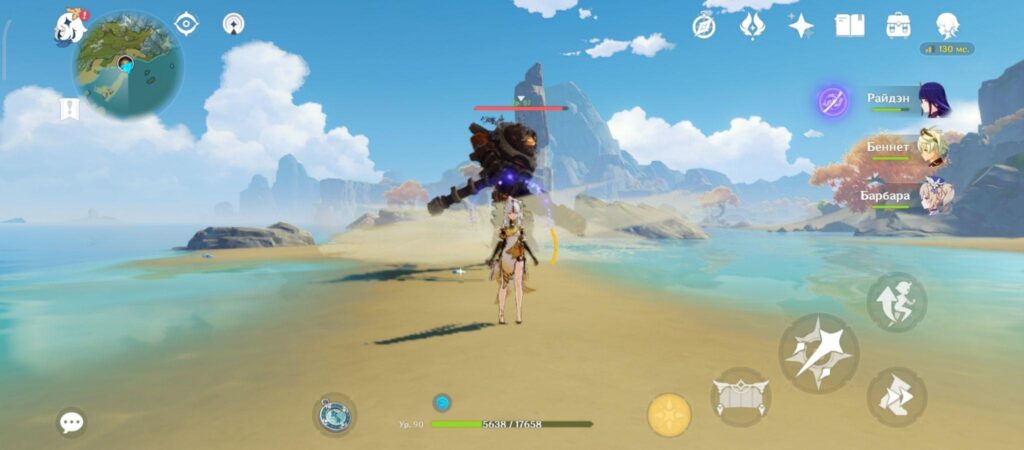1024x450 pixels.
Task: Activate the elemental skill button
Action: [740, 396]
